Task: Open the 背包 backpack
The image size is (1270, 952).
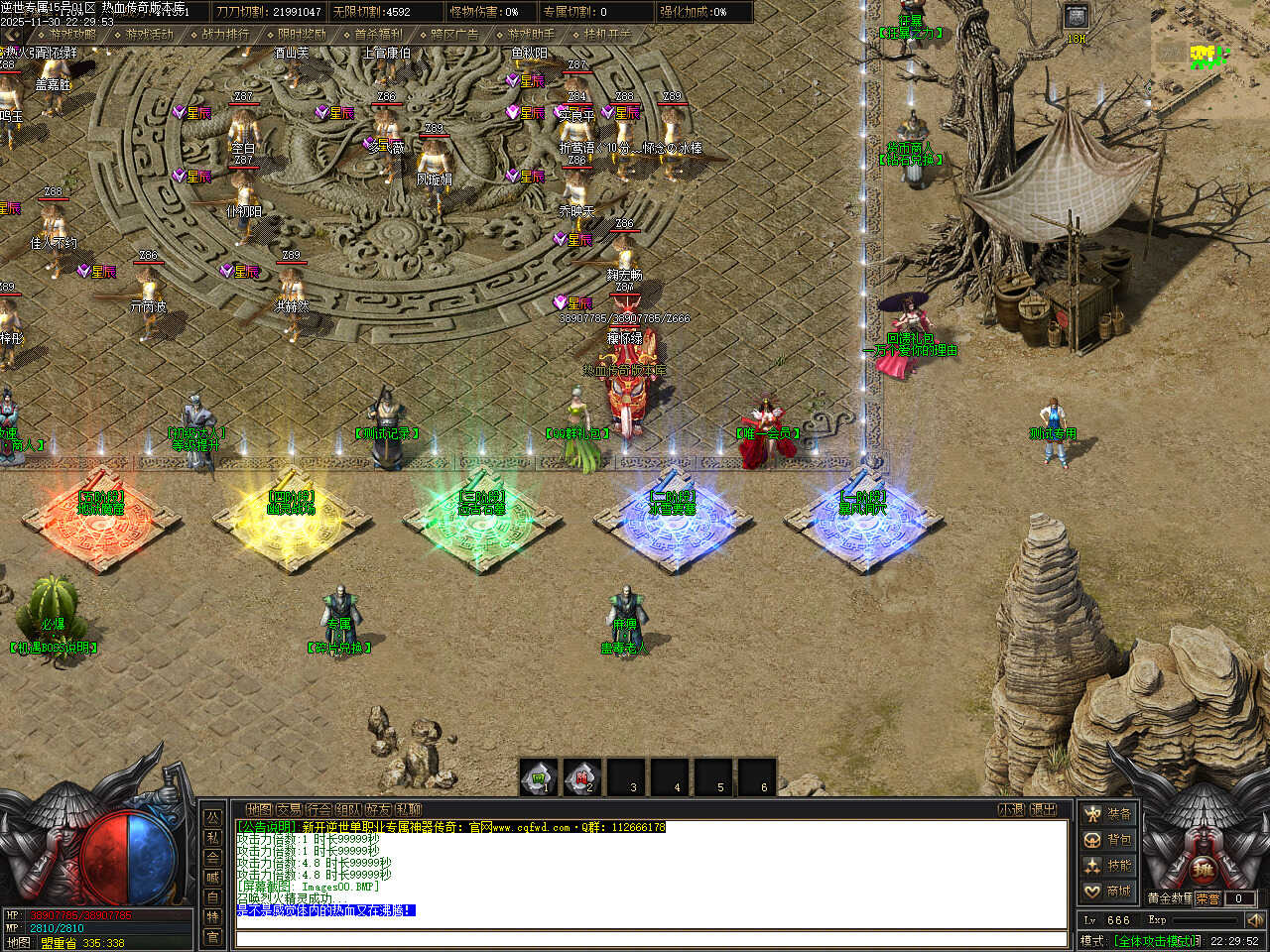Action: pyautogui.click(x=1107, y=840)
